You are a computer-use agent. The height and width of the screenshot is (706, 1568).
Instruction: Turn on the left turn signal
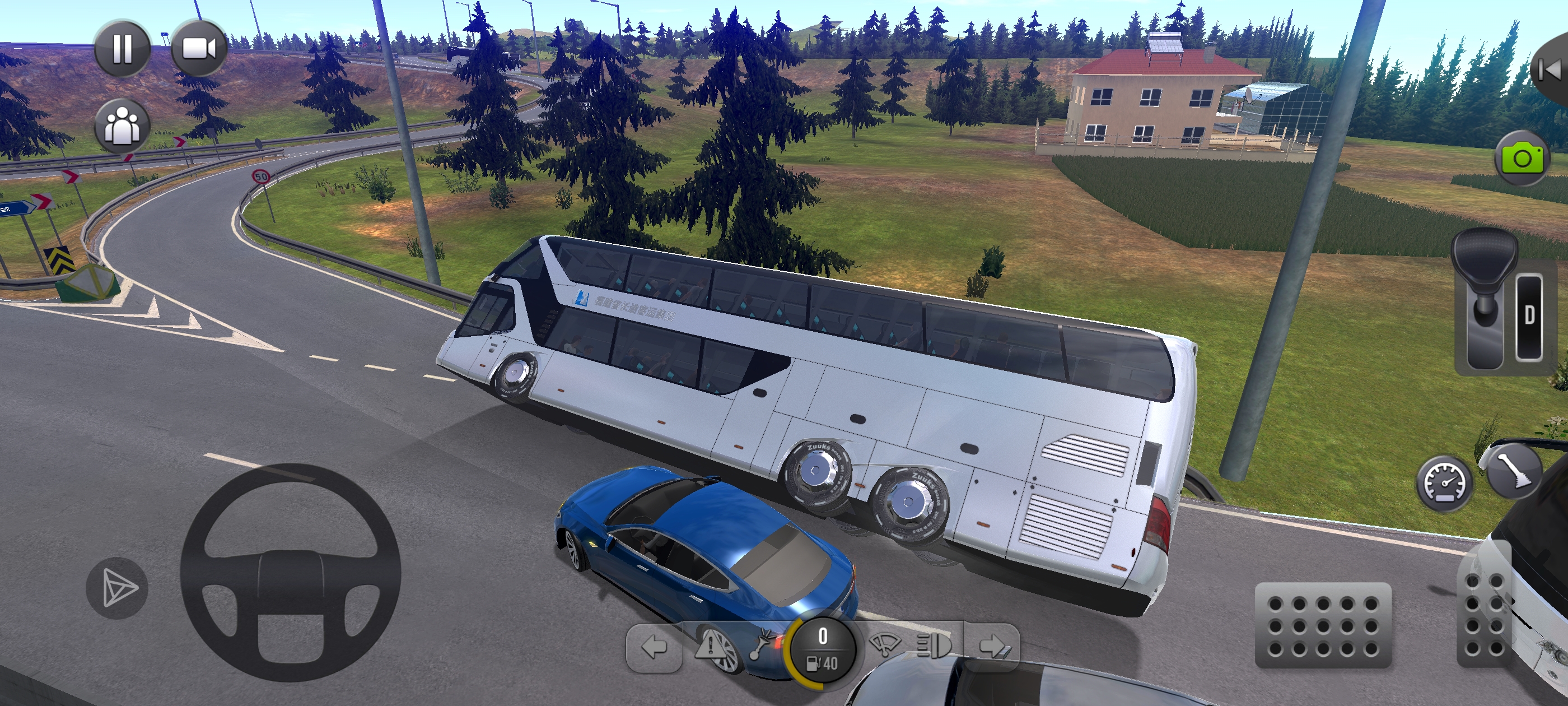[x=654, y=648]
